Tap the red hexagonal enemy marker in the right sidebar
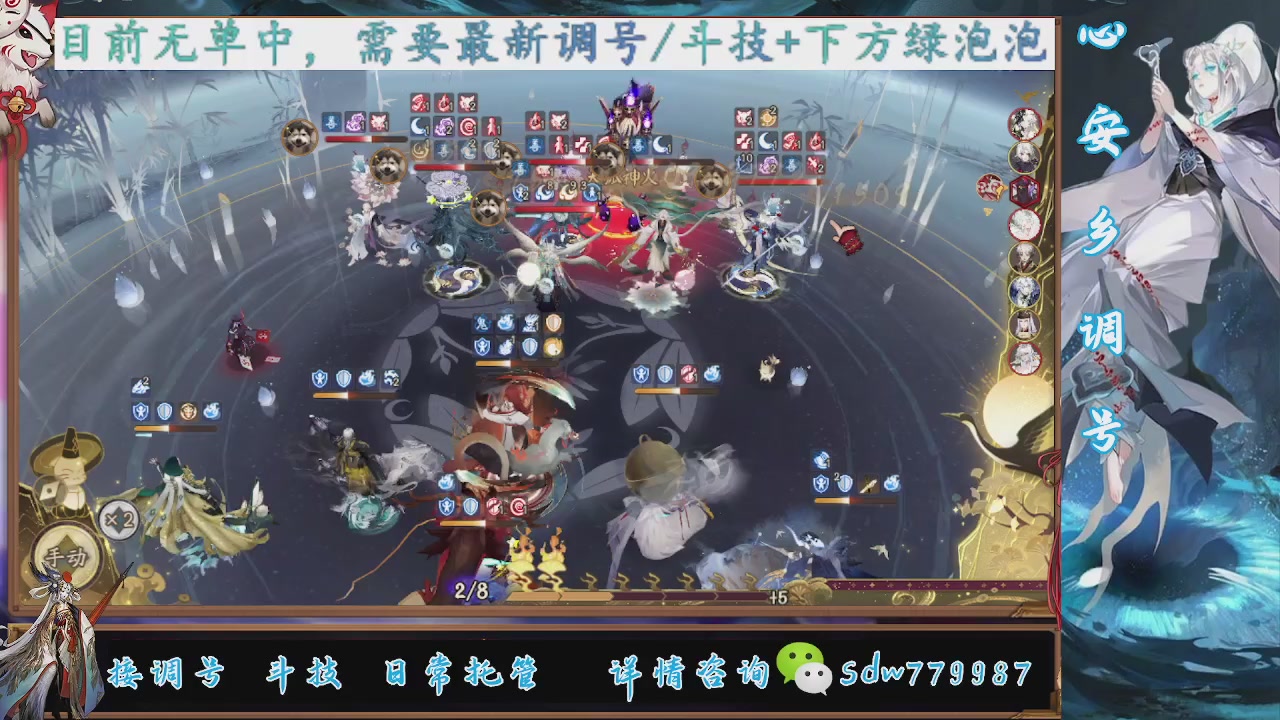This screenshot has height=720, width=1280. click(x=1024, y=190)
